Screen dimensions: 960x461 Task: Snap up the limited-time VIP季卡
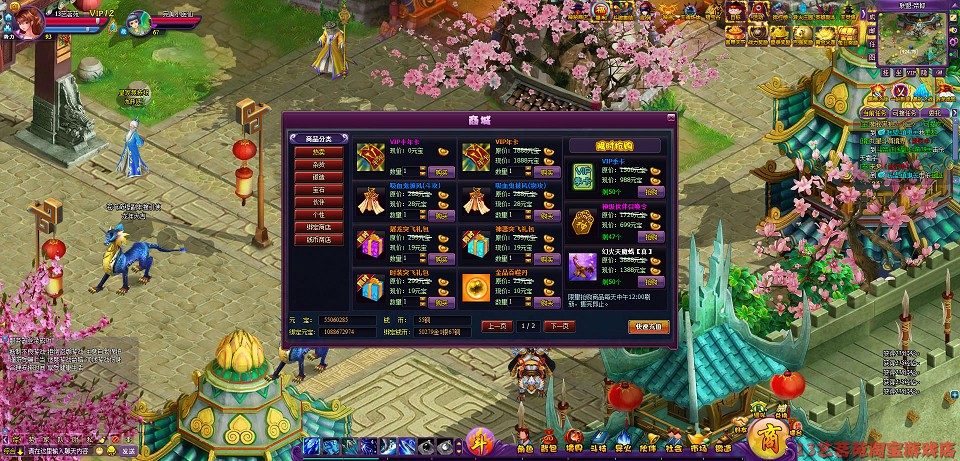click(651, 191)
